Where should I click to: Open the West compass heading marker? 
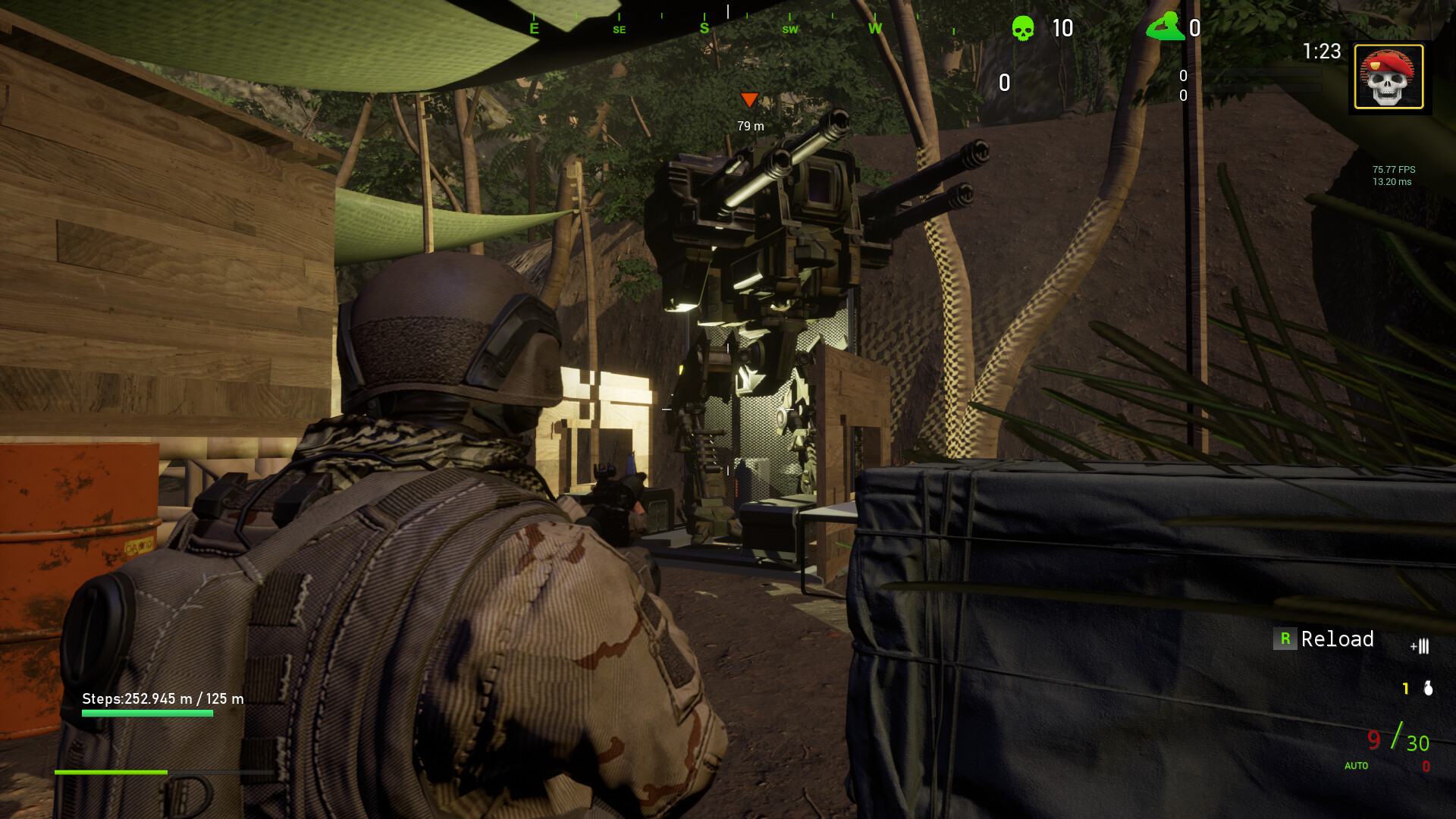coord(875,29)
